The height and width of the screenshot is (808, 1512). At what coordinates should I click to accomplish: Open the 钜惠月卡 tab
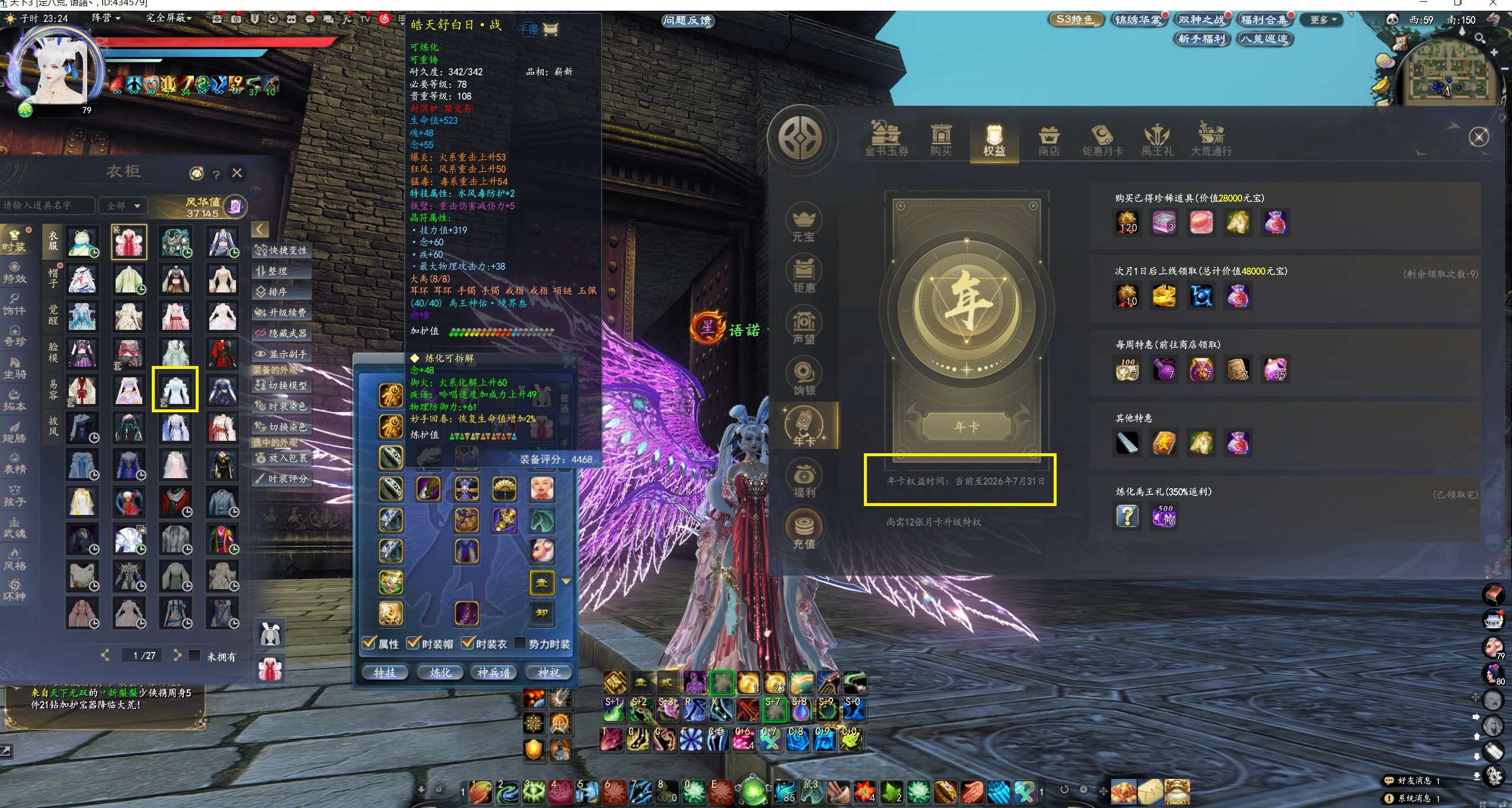pyautogui.click(x=1102, y=141)
